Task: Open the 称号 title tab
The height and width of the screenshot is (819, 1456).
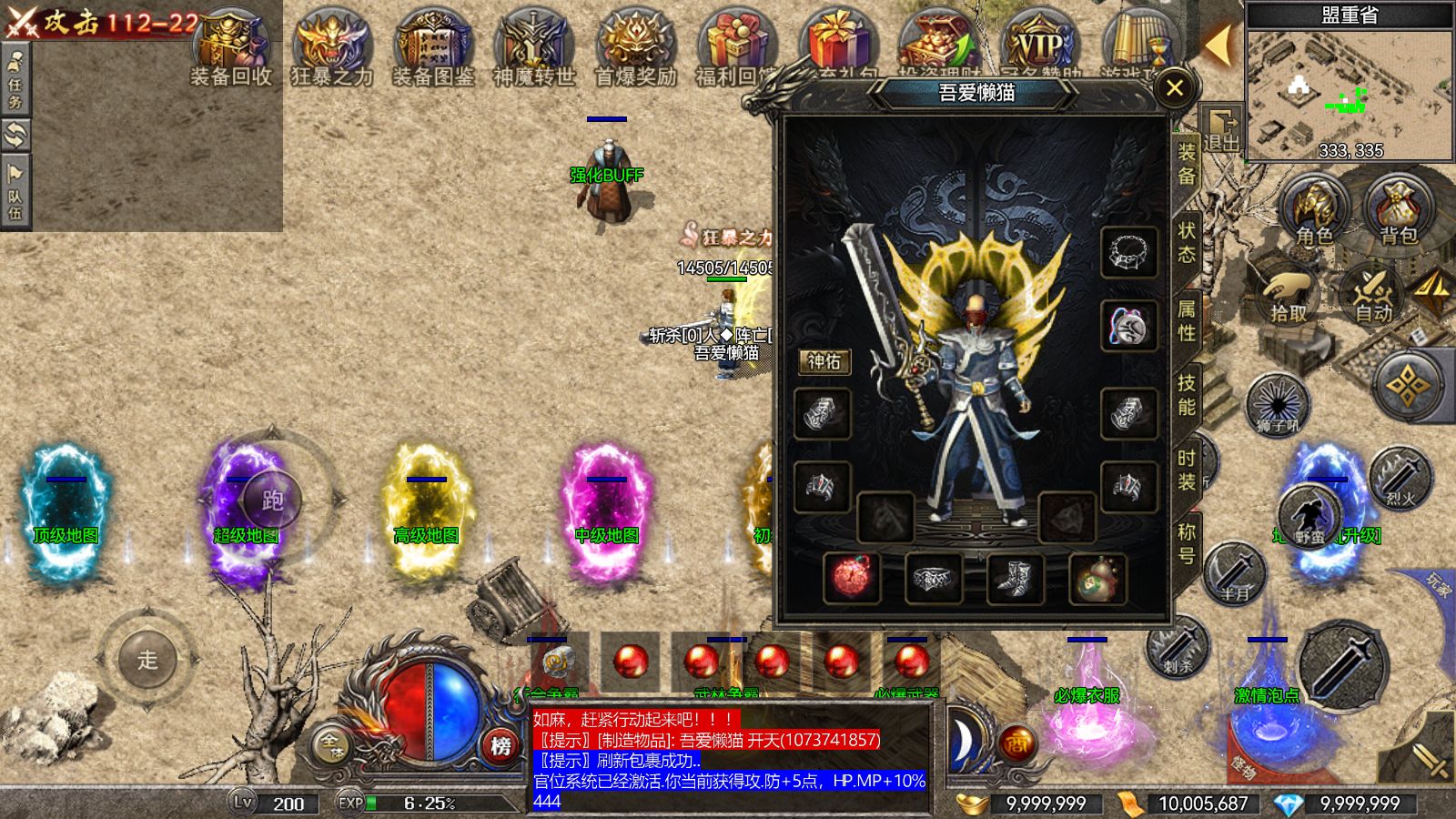Action: 1187,543
